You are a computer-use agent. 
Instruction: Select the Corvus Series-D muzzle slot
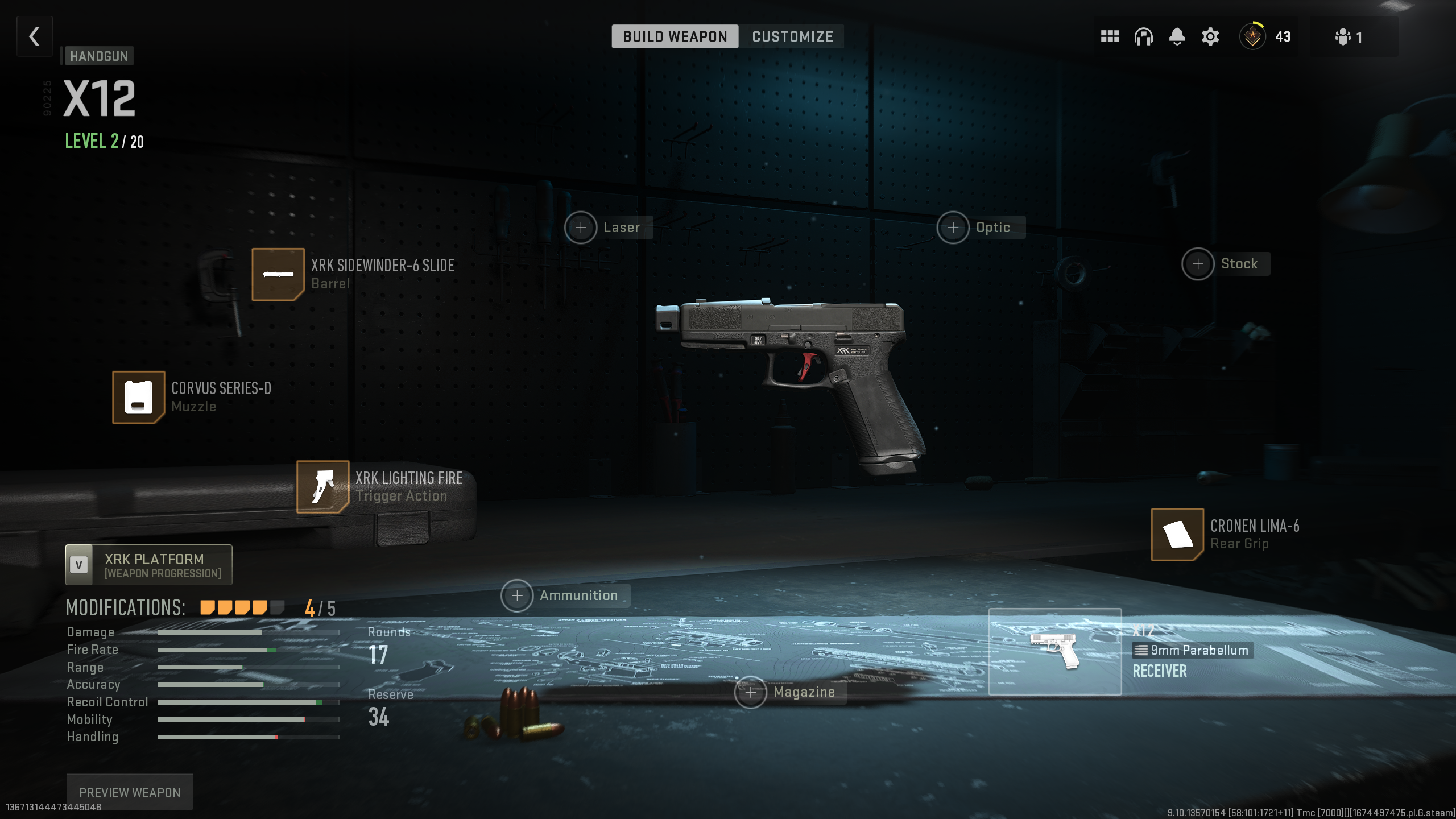138,398
